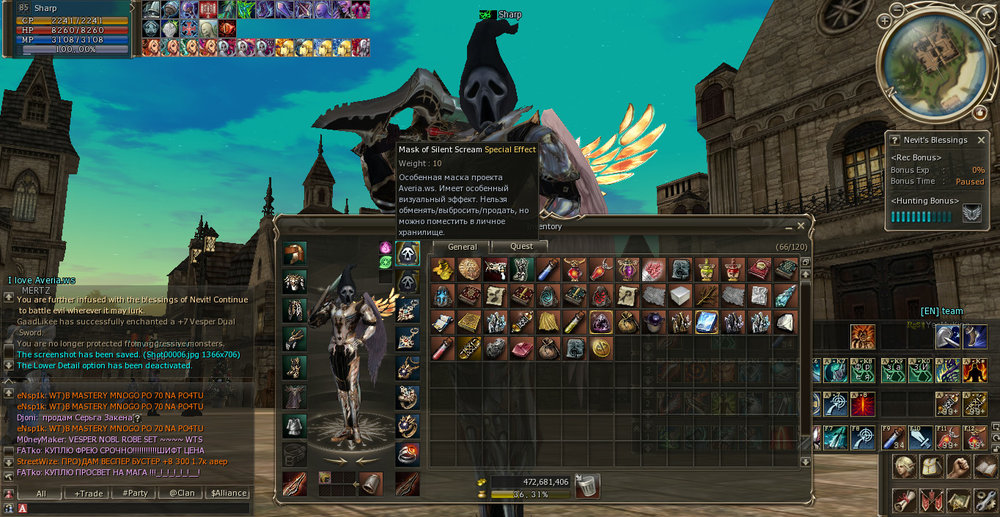Show the @Clan chat tab
The width and height of the screenshot is (1000, 517).
tap(181, 493)
